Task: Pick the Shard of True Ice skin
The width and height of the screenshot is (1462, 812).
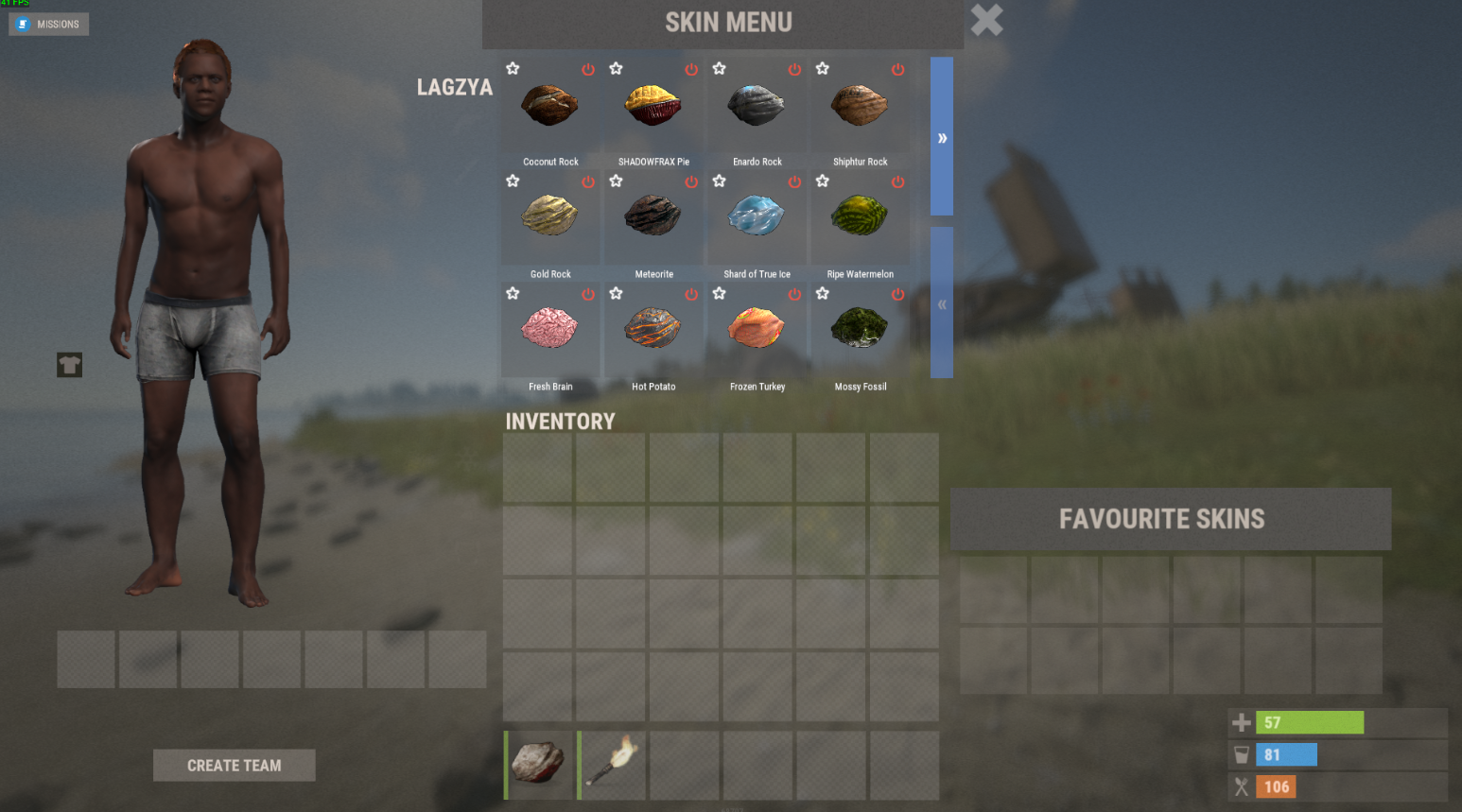Action: coord(757,217)
